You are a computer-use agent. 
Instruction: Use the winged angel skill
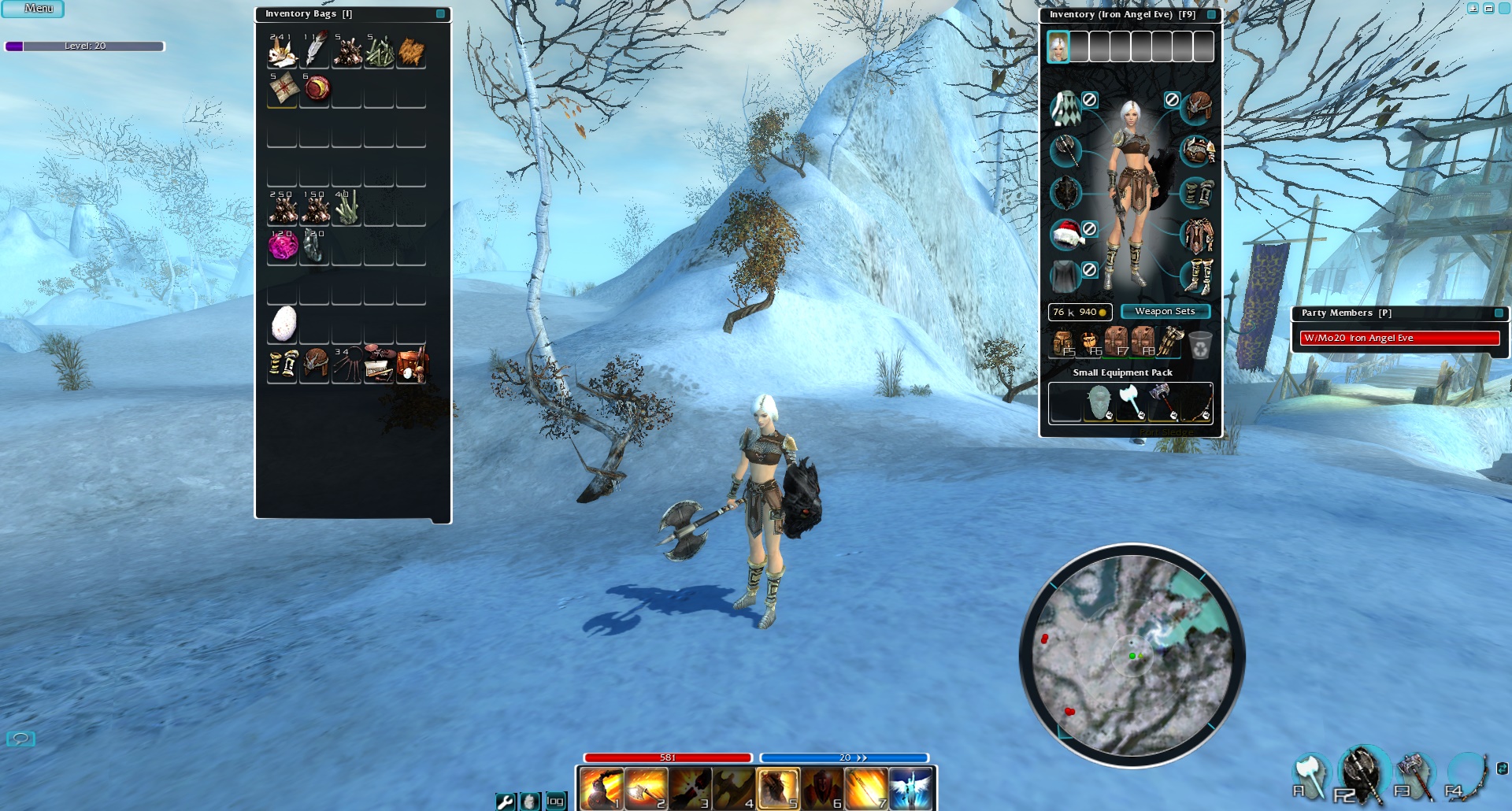coord(910,788)
